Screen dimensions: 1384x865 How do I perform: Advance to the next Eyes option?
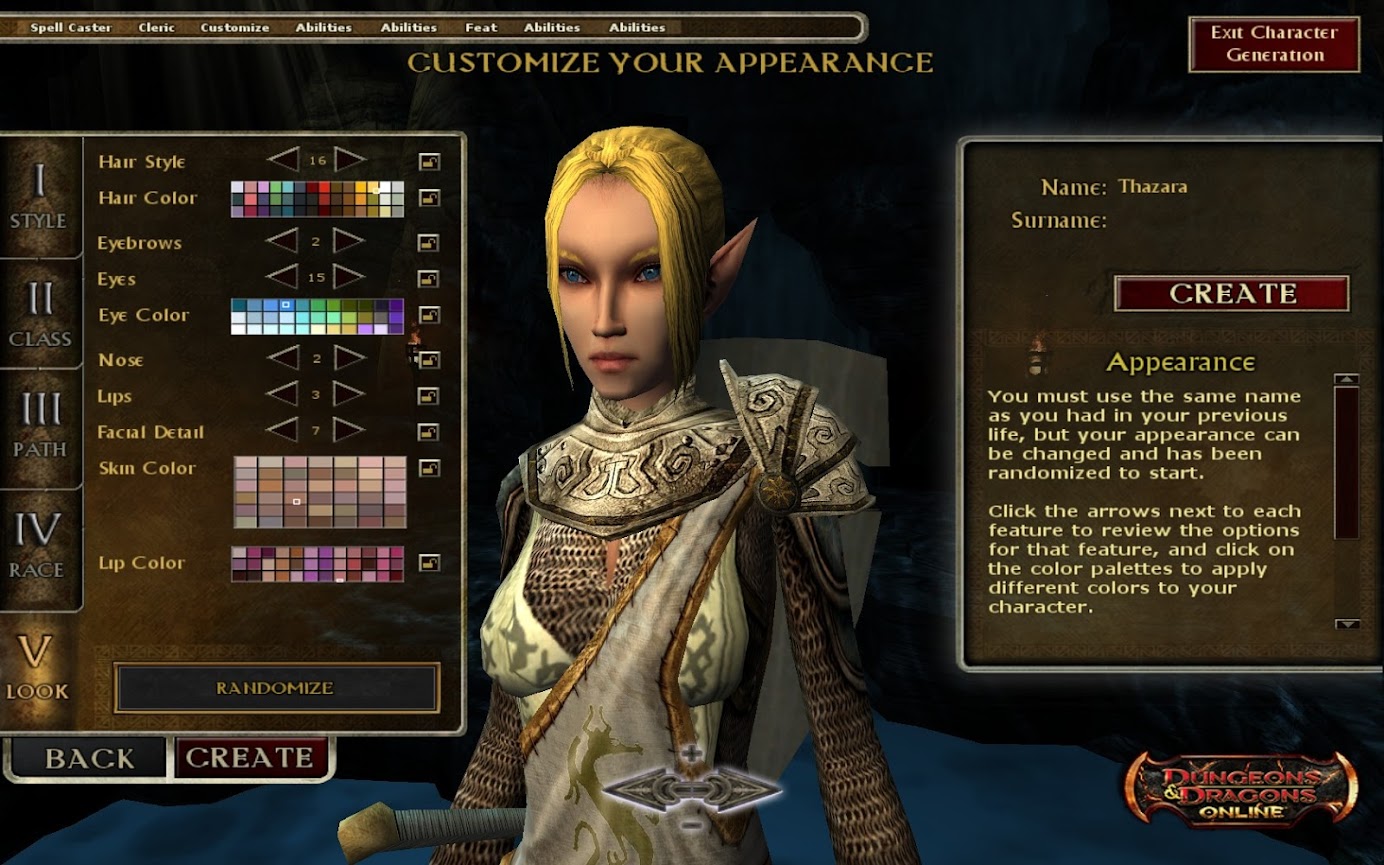349,277
